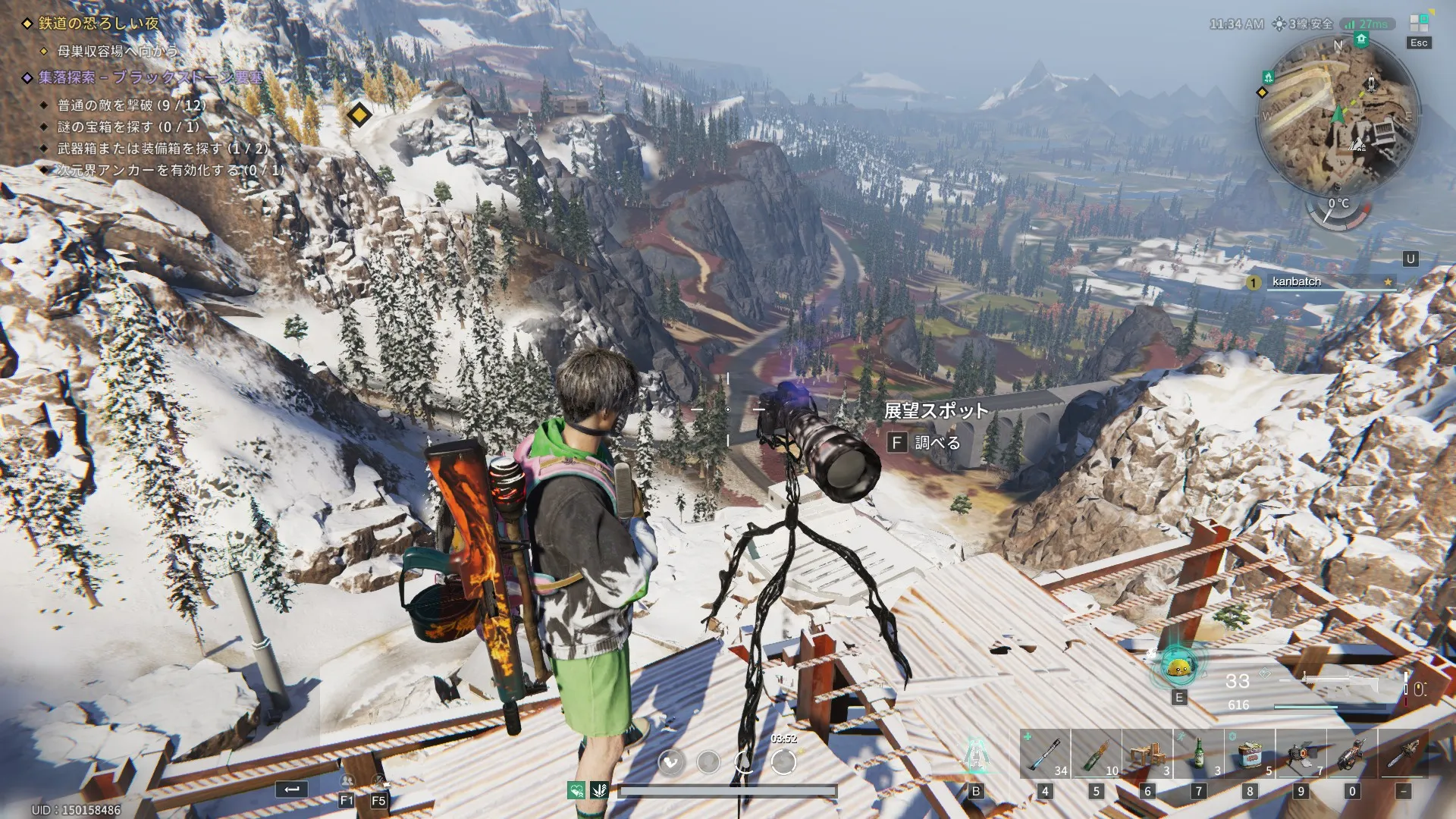Image resolution: width=1456 pixels, height=819 pixels.
Task: Open the team icon above F1
Action: (x=347, y=781)
